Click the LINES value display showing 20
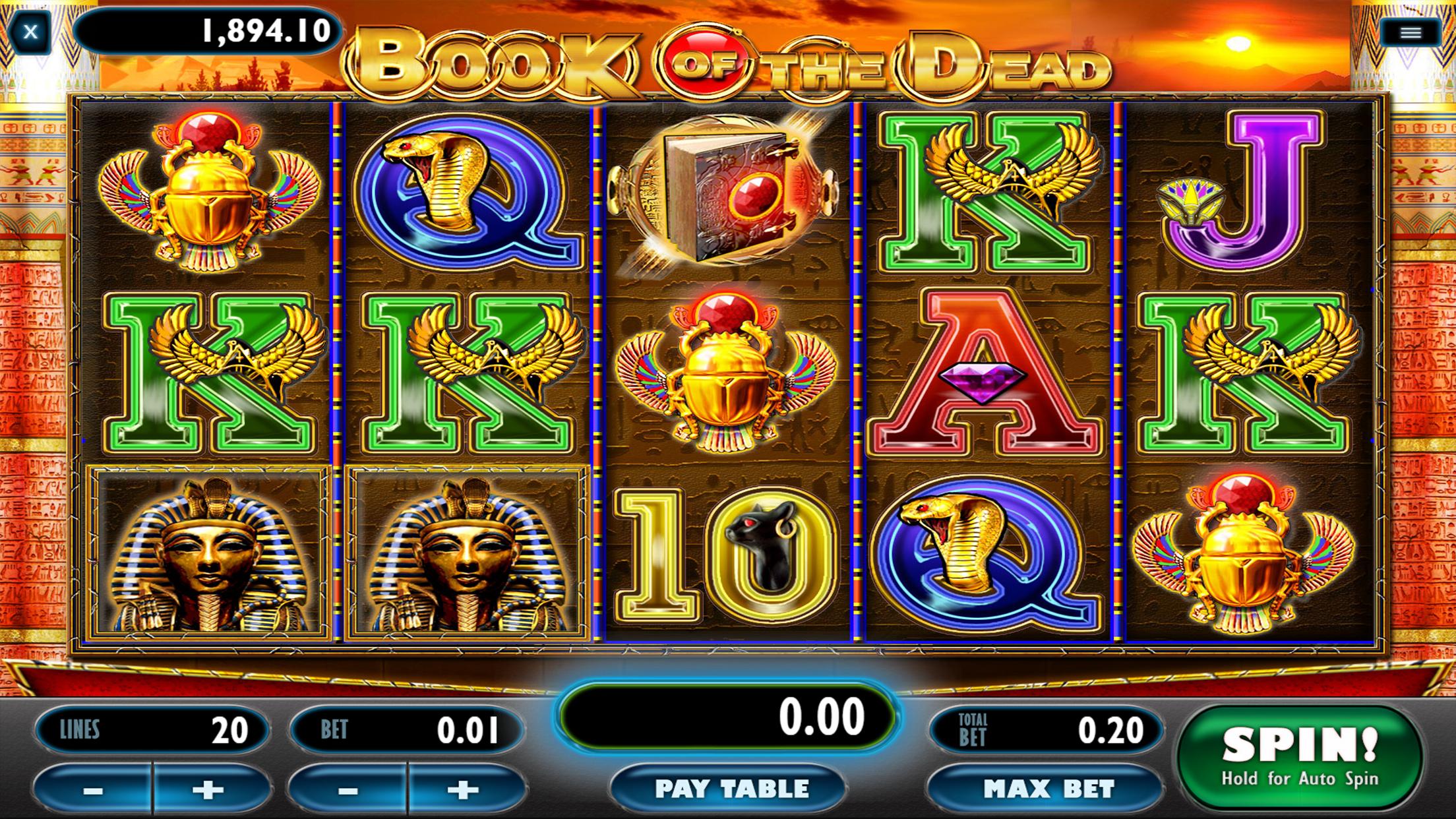This screenshot has height=819, width=1456. click(152, 728)
